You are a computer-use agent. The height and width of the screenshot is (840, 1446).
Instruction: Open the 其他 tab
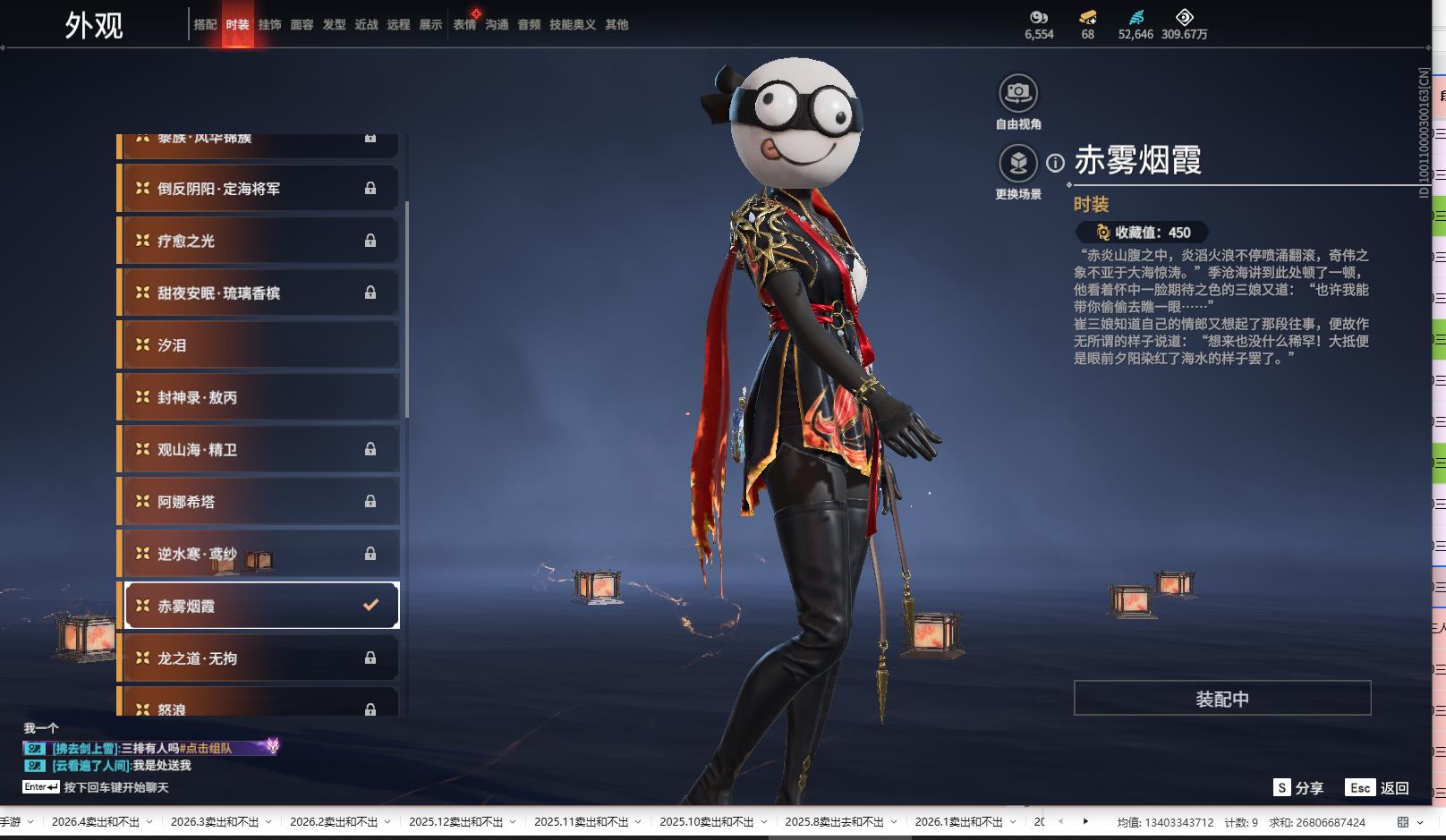click(617, 25)
